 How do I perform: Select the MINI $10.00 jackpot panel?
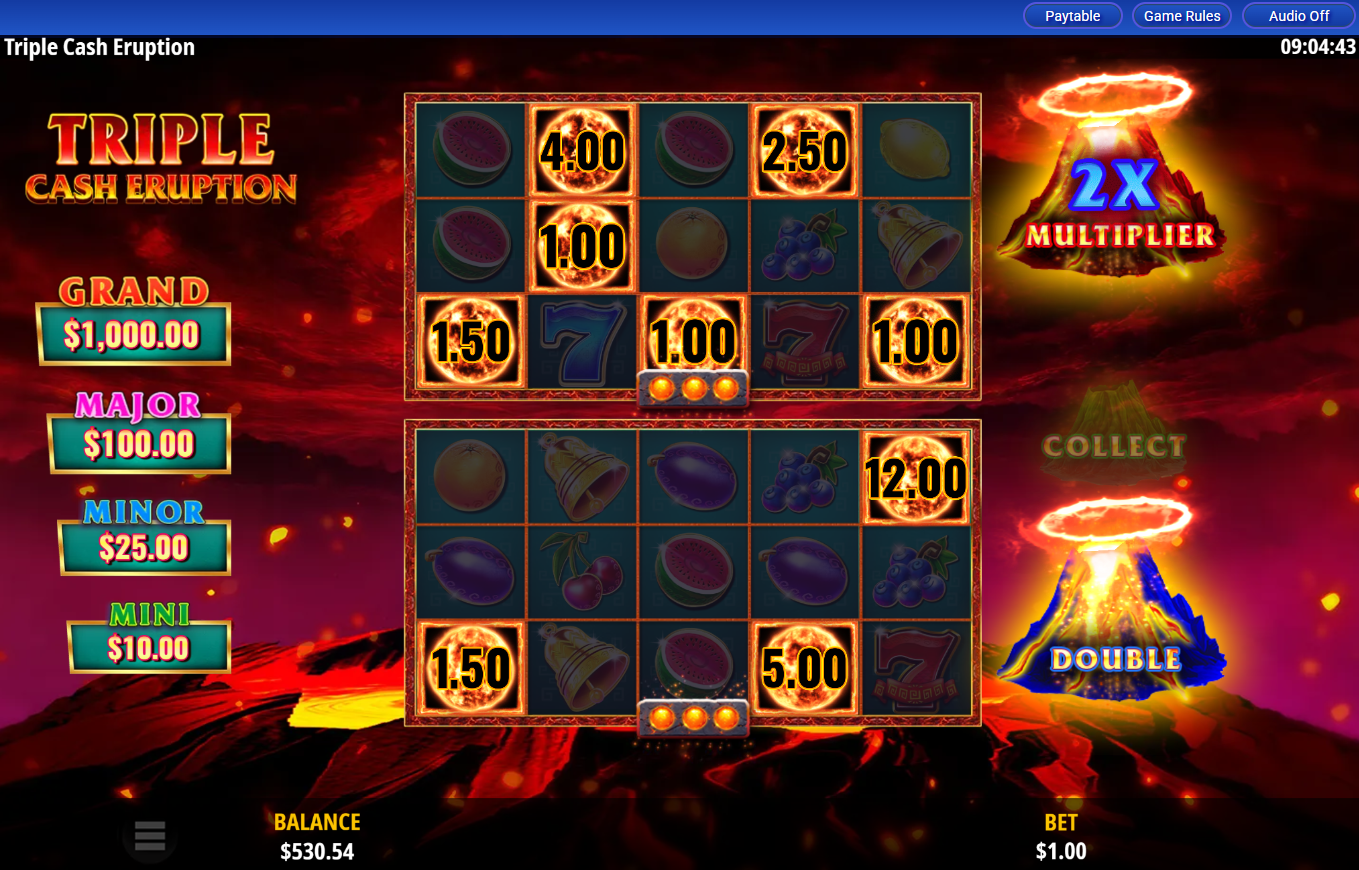point(148,648)
